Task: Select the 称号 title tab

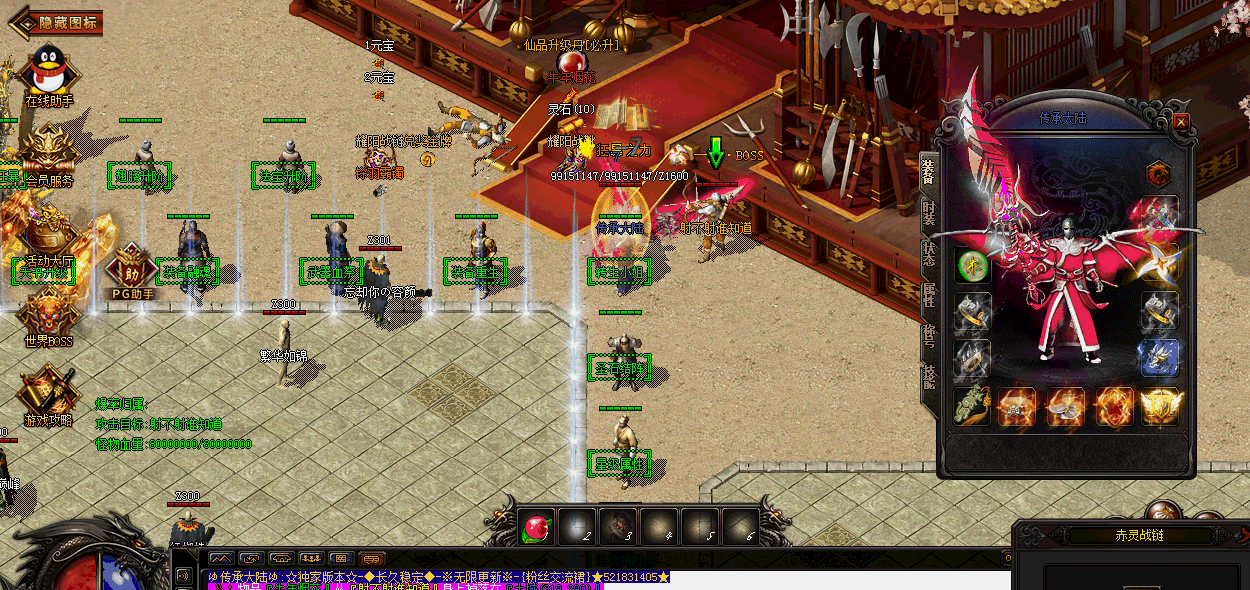Action: pos(928,335)
